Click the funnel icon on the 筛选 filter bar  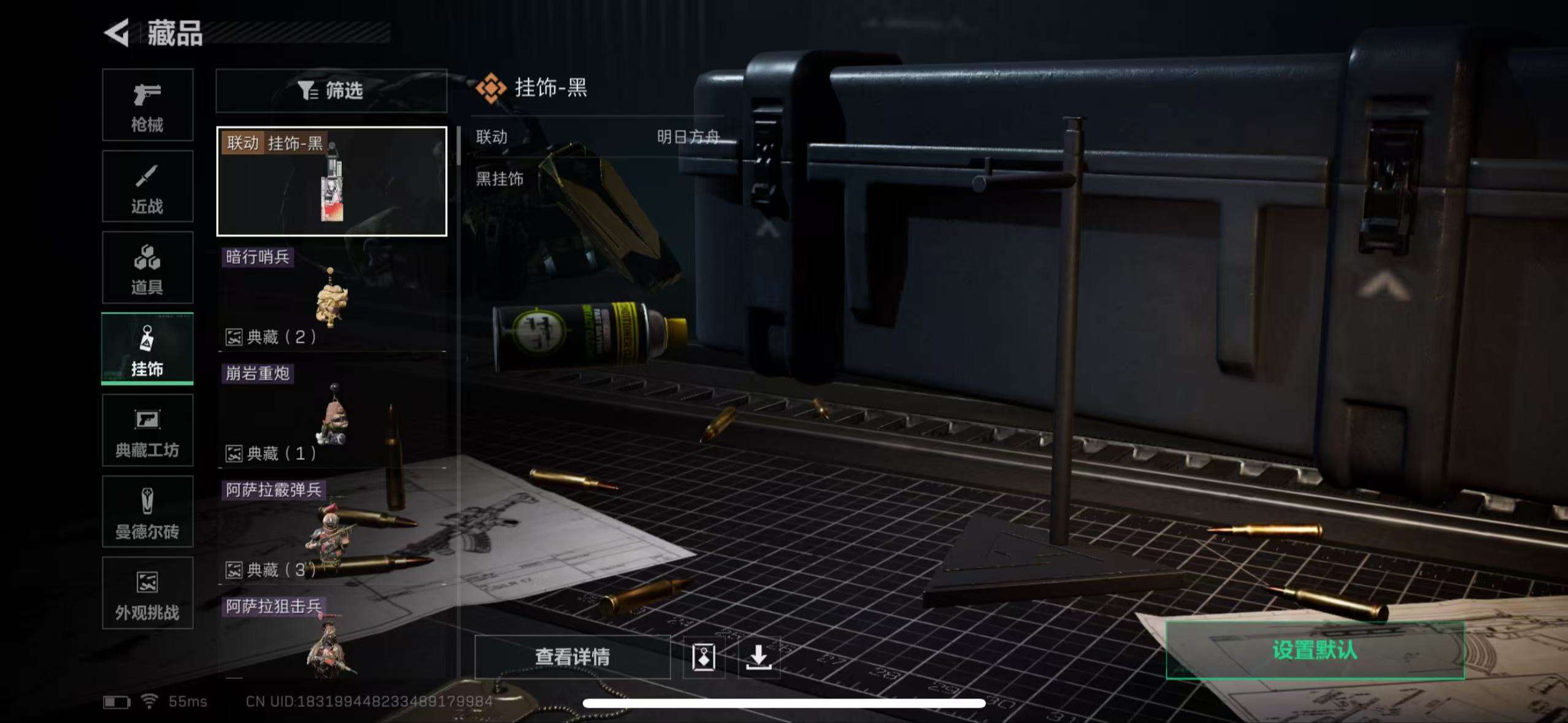point(308,91)
